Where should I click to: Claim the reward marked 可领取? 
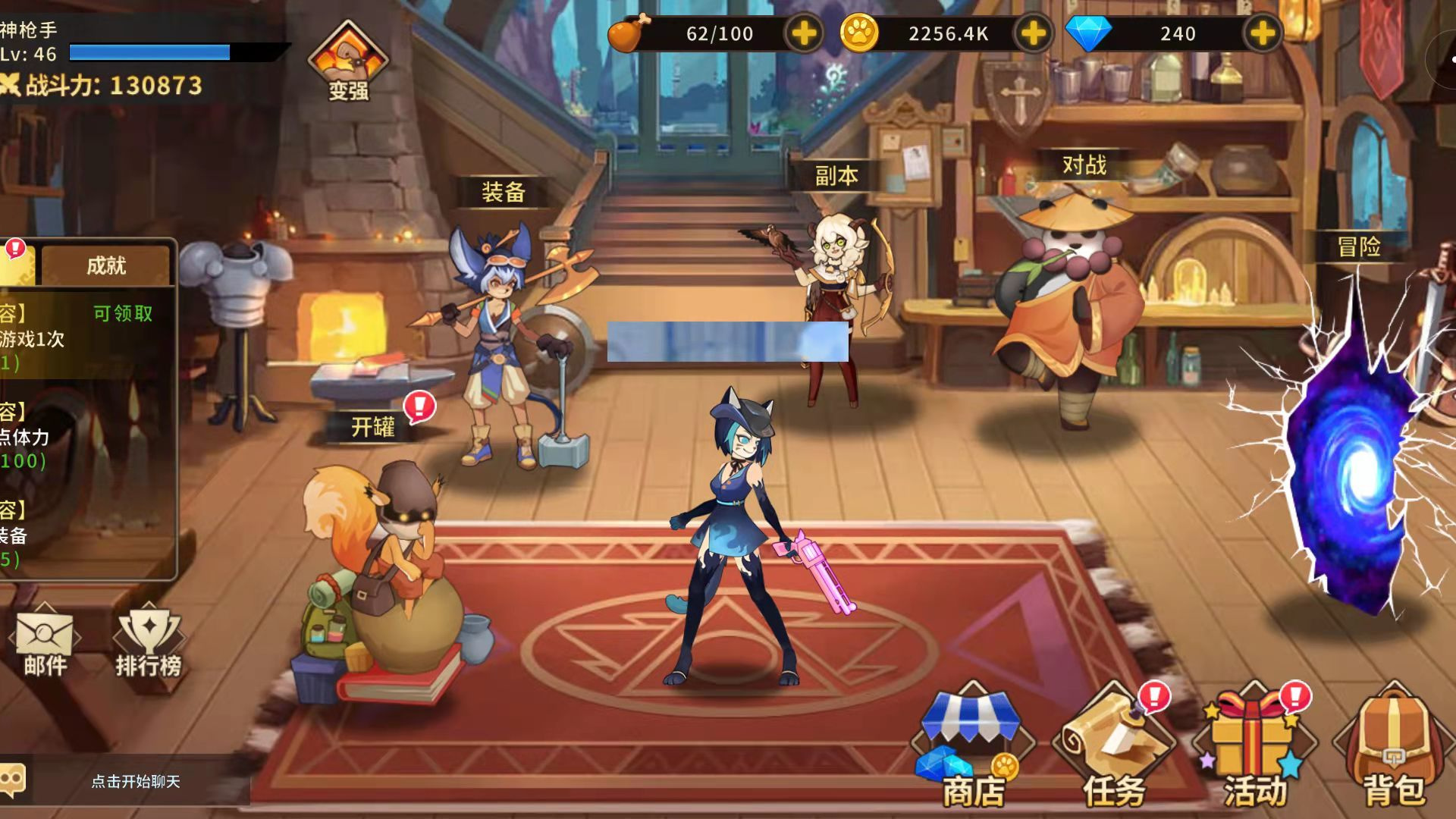point(123,314)
